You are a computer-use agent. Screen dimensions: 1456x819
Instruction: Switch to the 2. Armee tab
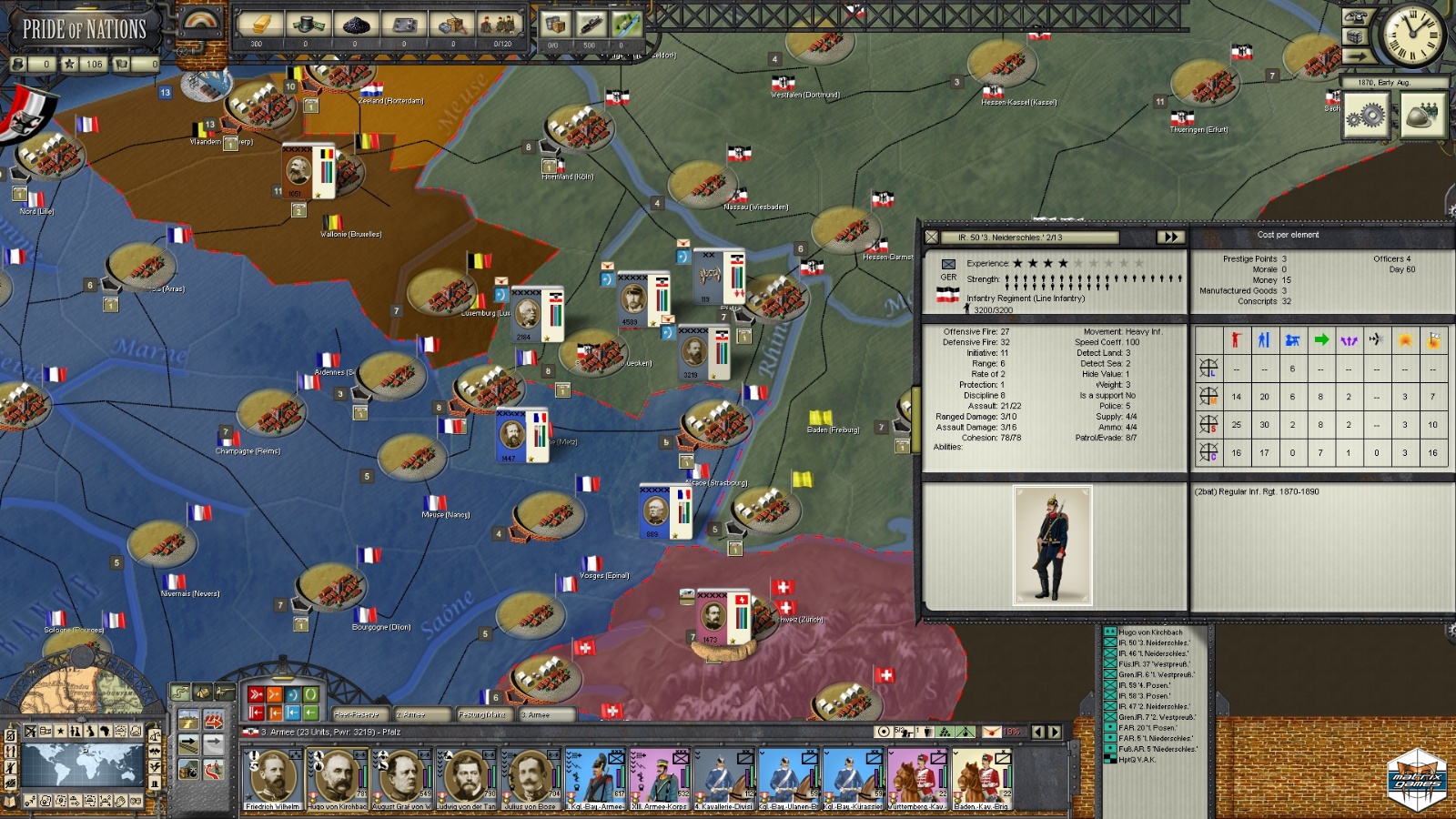[420, 714]
